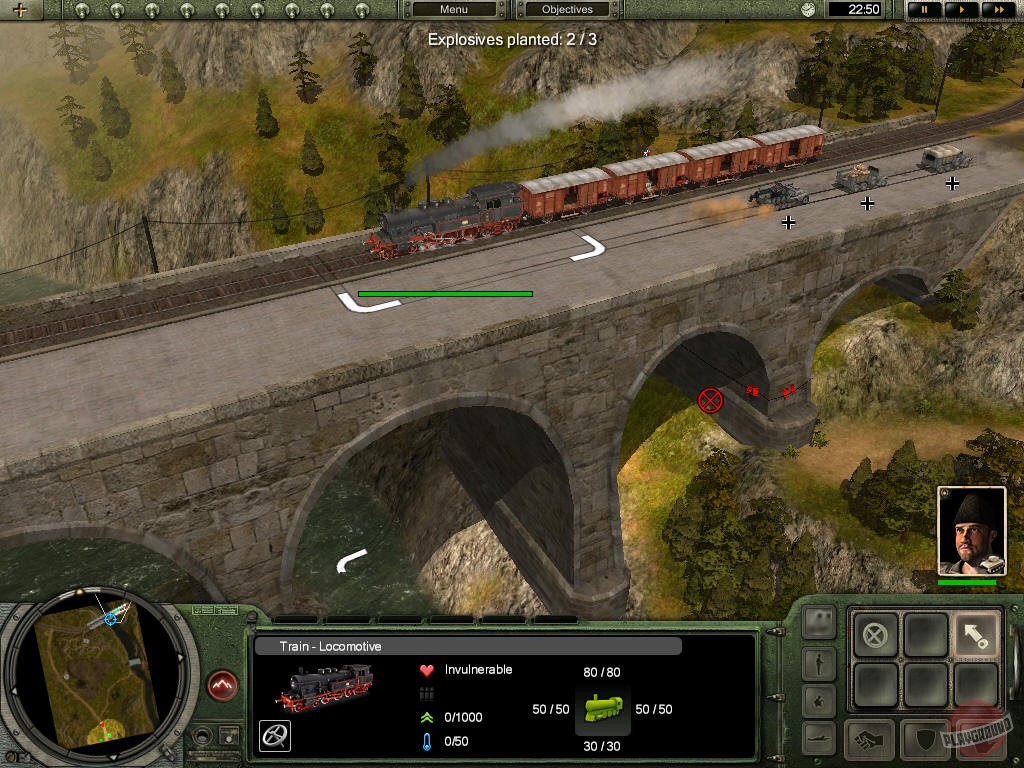The width and height of the screenshot is (1024, 768).
Task: Choose the arrow move command
Action: [976, 635]
